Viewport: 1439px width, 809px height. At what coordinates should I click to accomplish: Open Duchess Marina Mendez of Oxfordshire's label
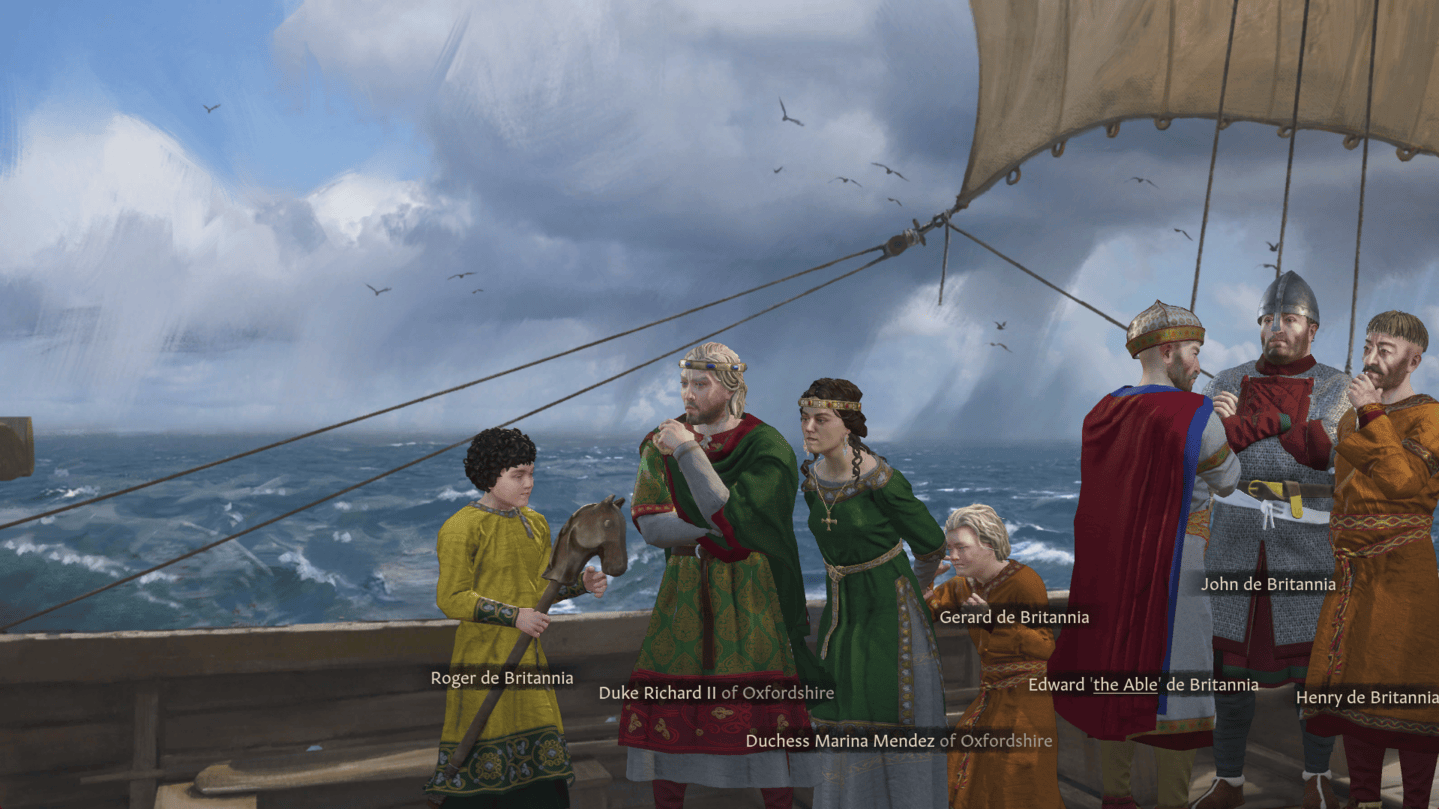tap(899, 741)
